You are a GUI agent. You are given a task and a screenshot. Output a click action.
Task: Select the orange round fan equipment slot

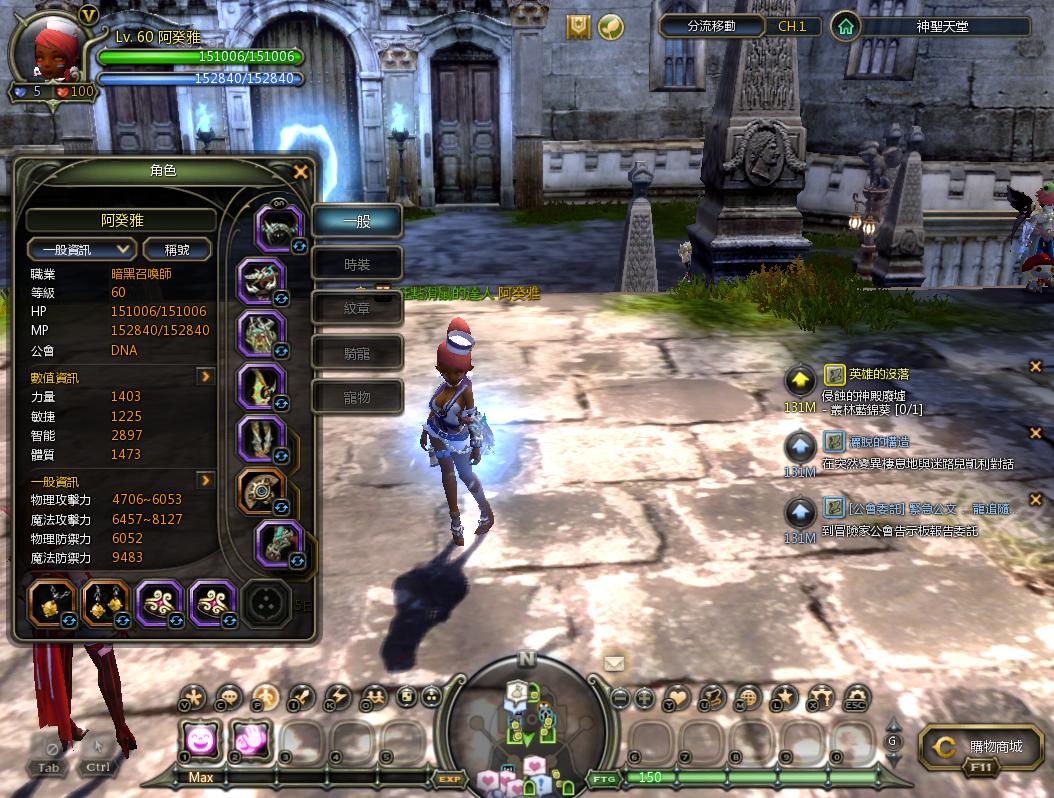261,489
